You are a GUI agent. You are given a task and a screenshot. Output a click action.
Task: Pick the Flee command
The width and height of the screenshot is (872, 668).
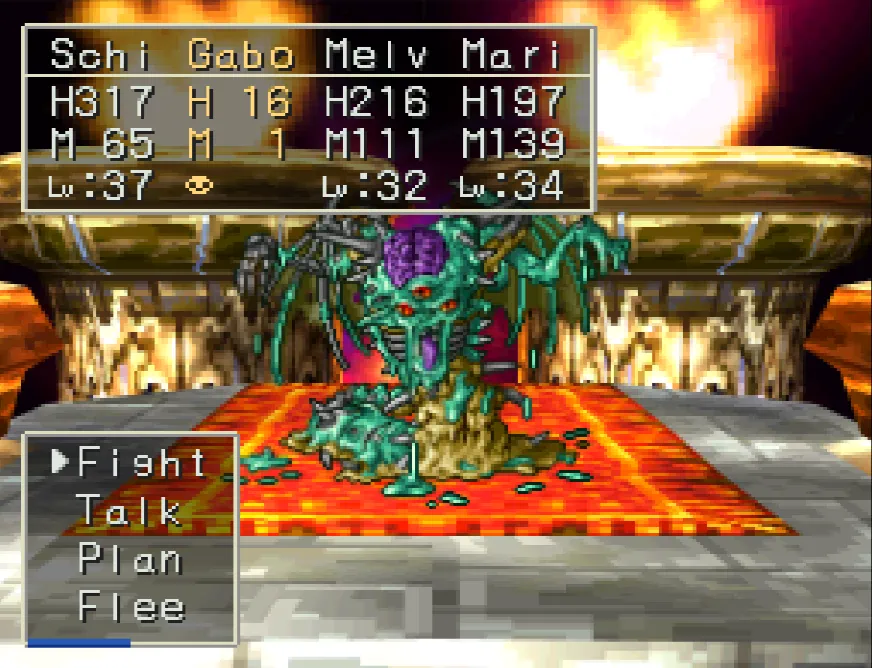coord(131,607)
